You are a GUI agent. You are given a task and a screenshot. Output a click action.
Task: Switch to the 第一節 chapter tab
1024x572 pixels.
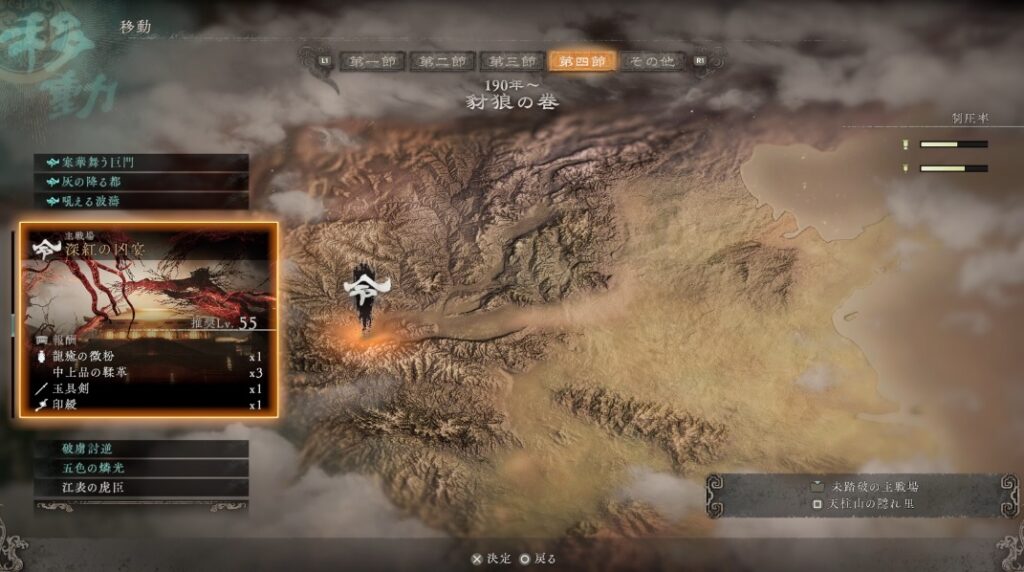coord(370,61)
